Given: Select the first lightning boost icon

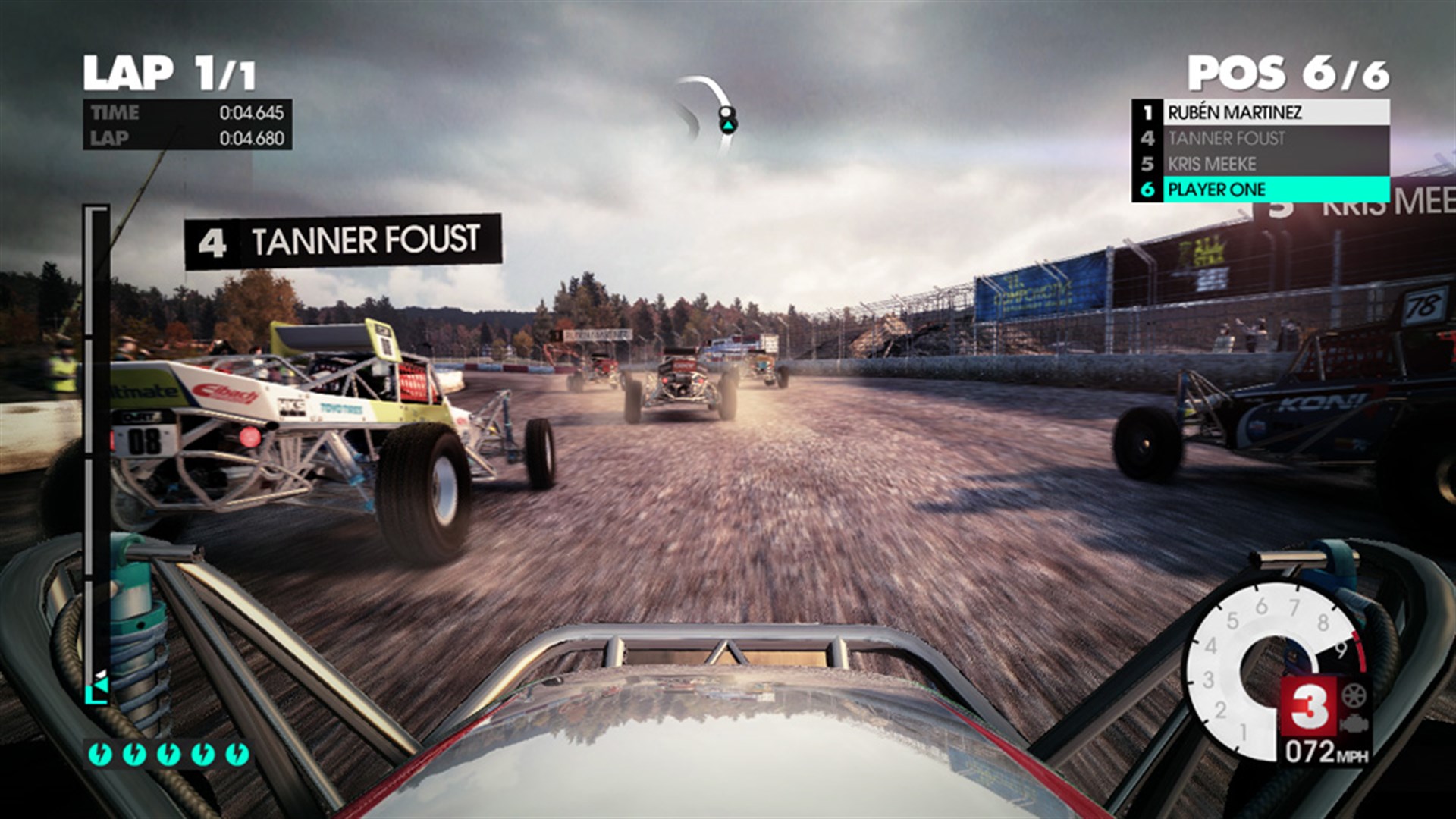Looking at the screenshot, I should coord(99,753).
